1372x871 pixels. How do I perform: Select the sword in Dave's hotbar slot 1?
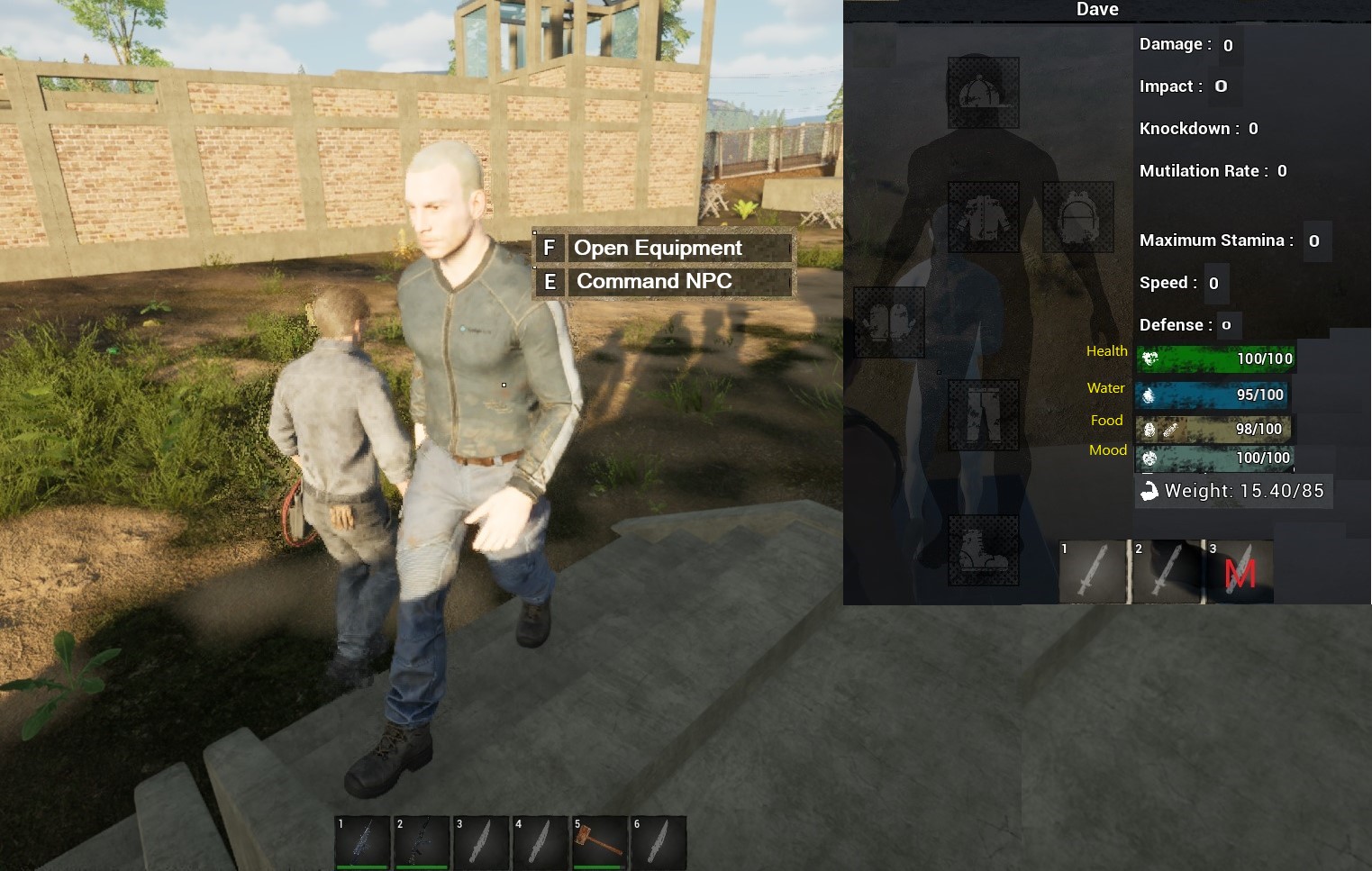[1094, 571]
